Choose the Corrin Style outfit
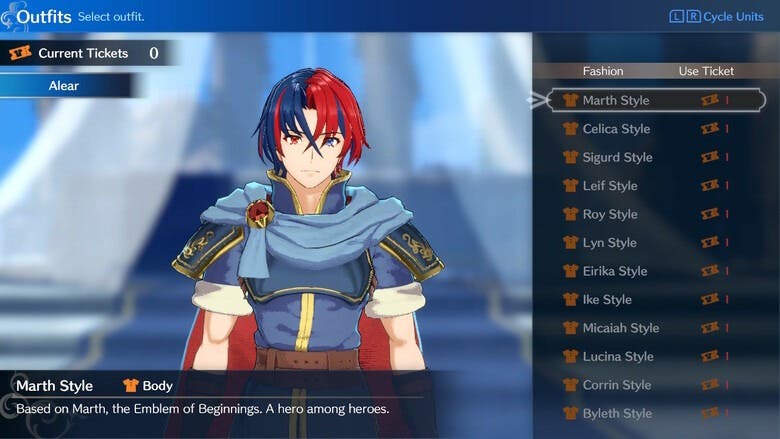 pos(617,385)
